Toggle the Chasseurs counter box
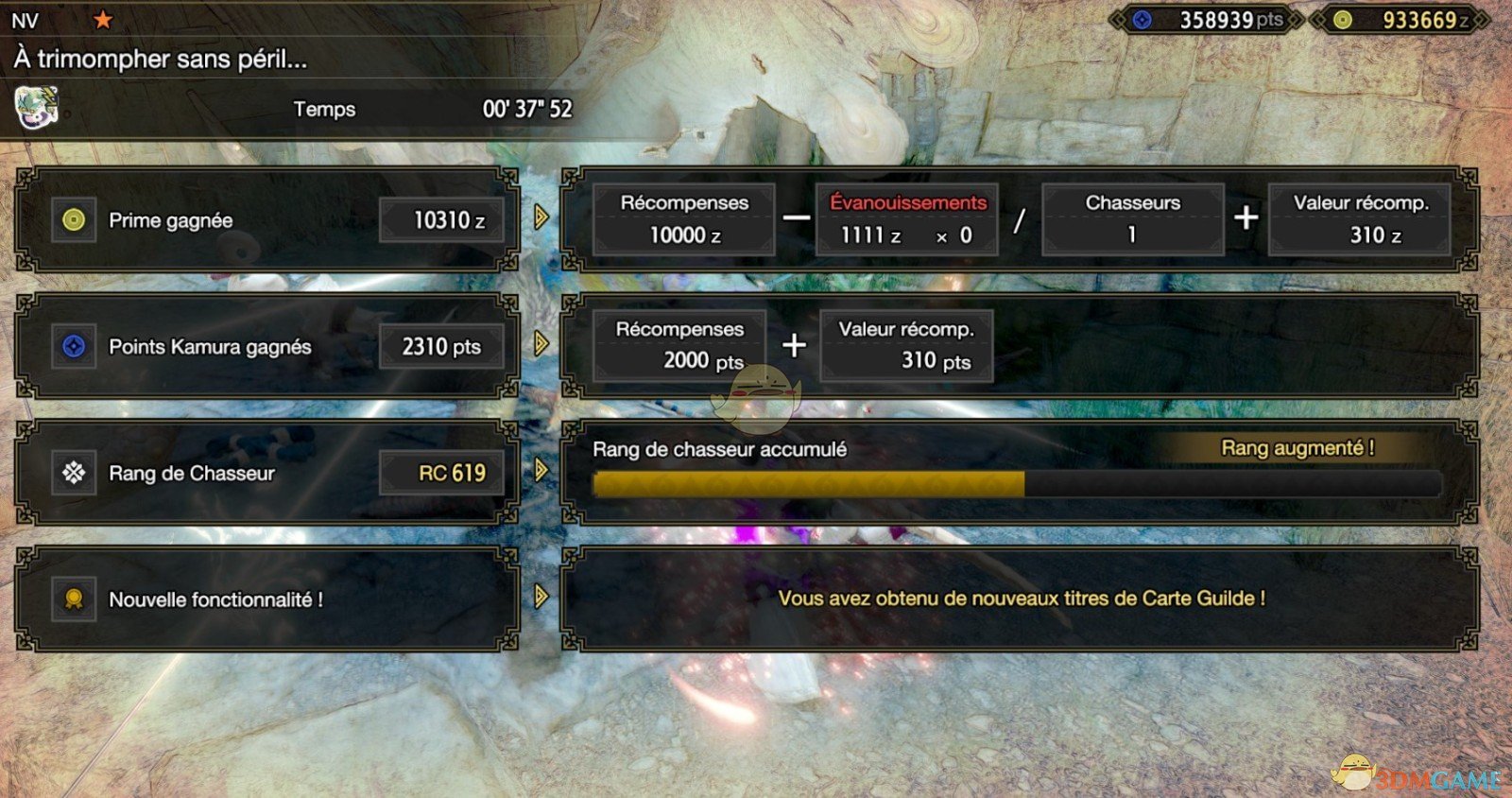Image resolution: width=1512 pixels, height=798 pixels. (x=1131, y=218)
